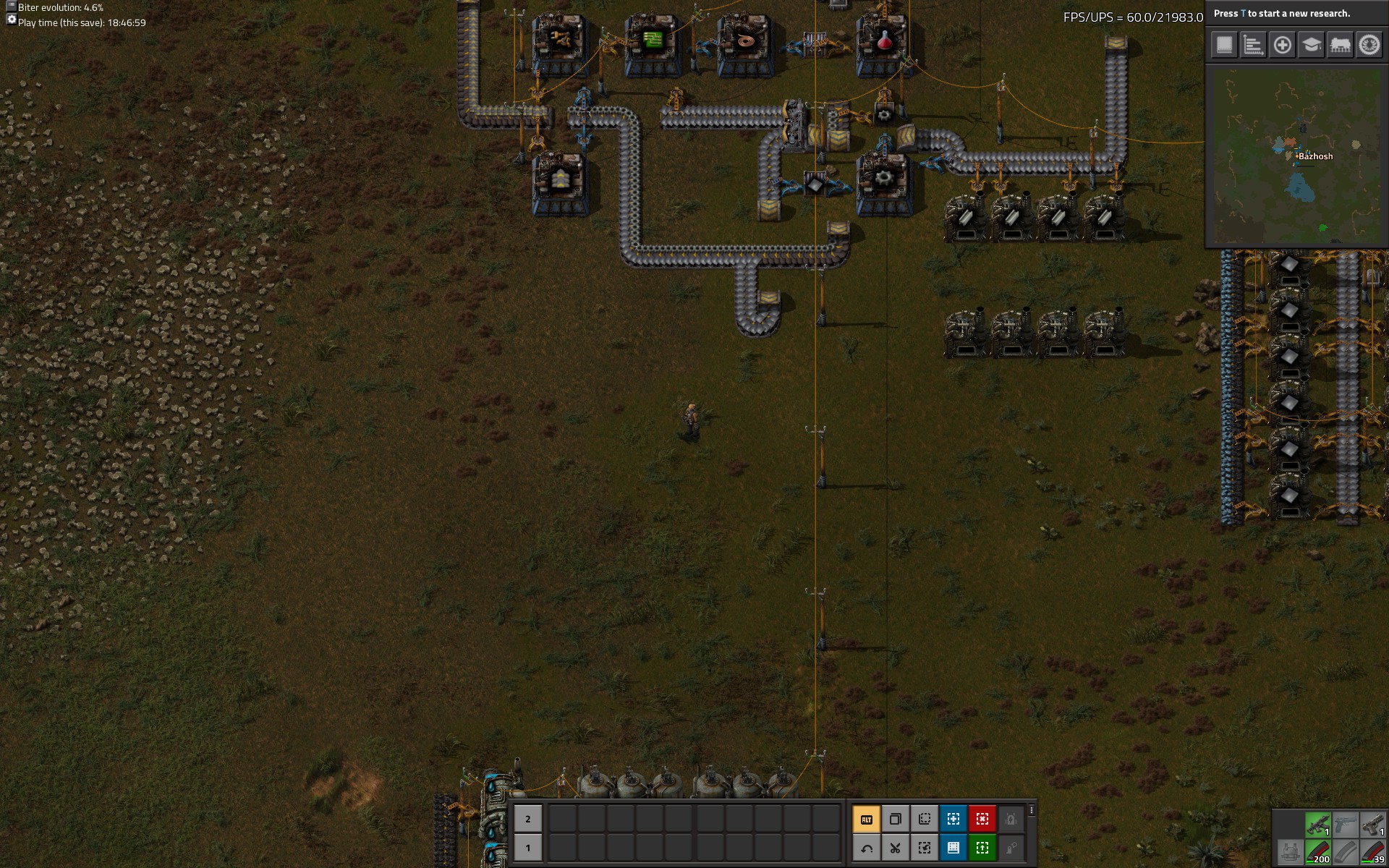The width and height of the screenshot is (1389, 868).
Task: Select the submachine gun weapon slot
Action: (x=1317, y=824)
